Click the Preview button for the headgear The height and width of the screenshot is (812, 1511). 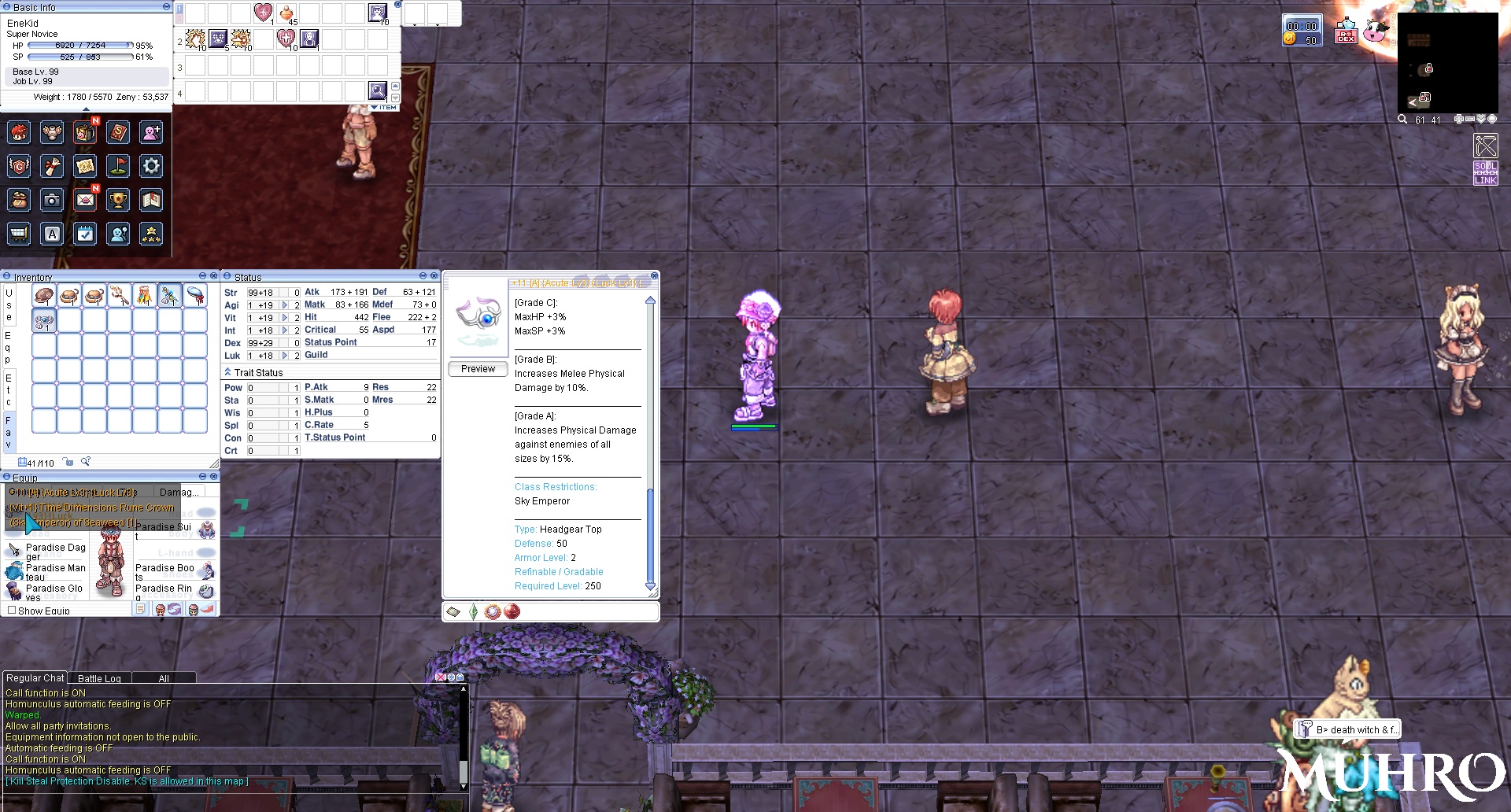(x=478, y=369)
